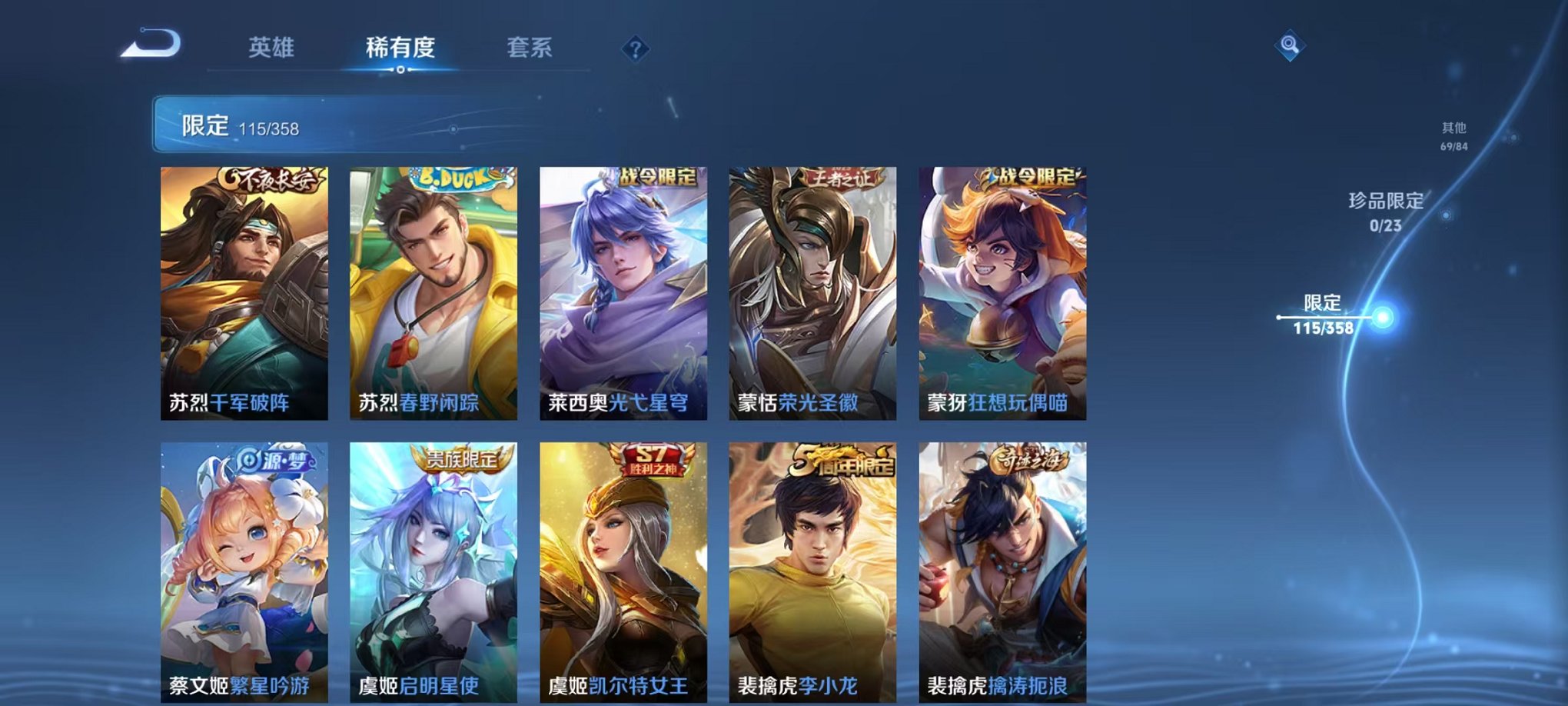The height and width of the screenshot is (706, 1568).
Task: Switch to the 英雄 tab
Action: click(x=273, y=48)
